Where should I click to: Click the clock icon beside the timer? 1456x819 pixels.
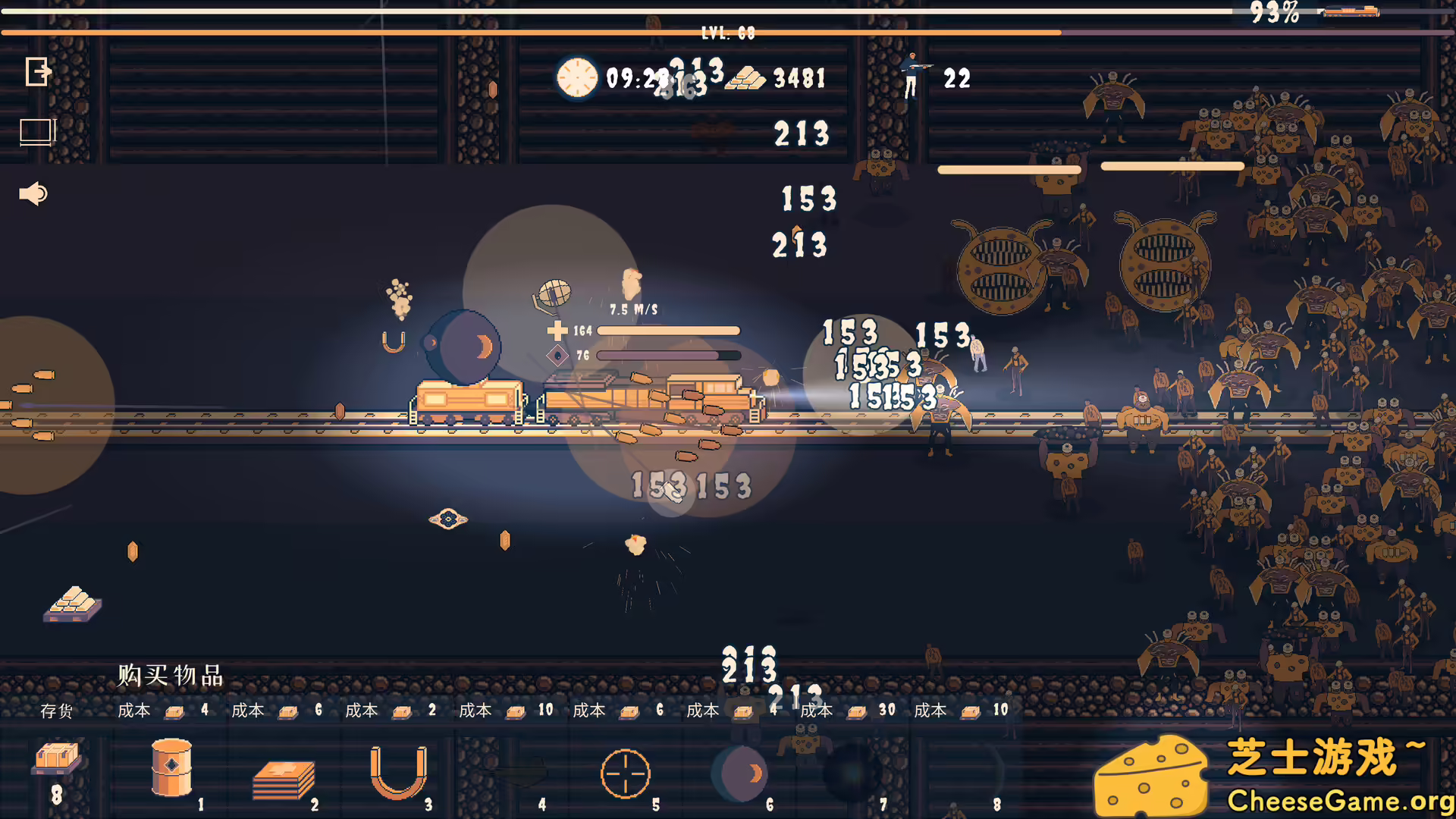(576, 78)
